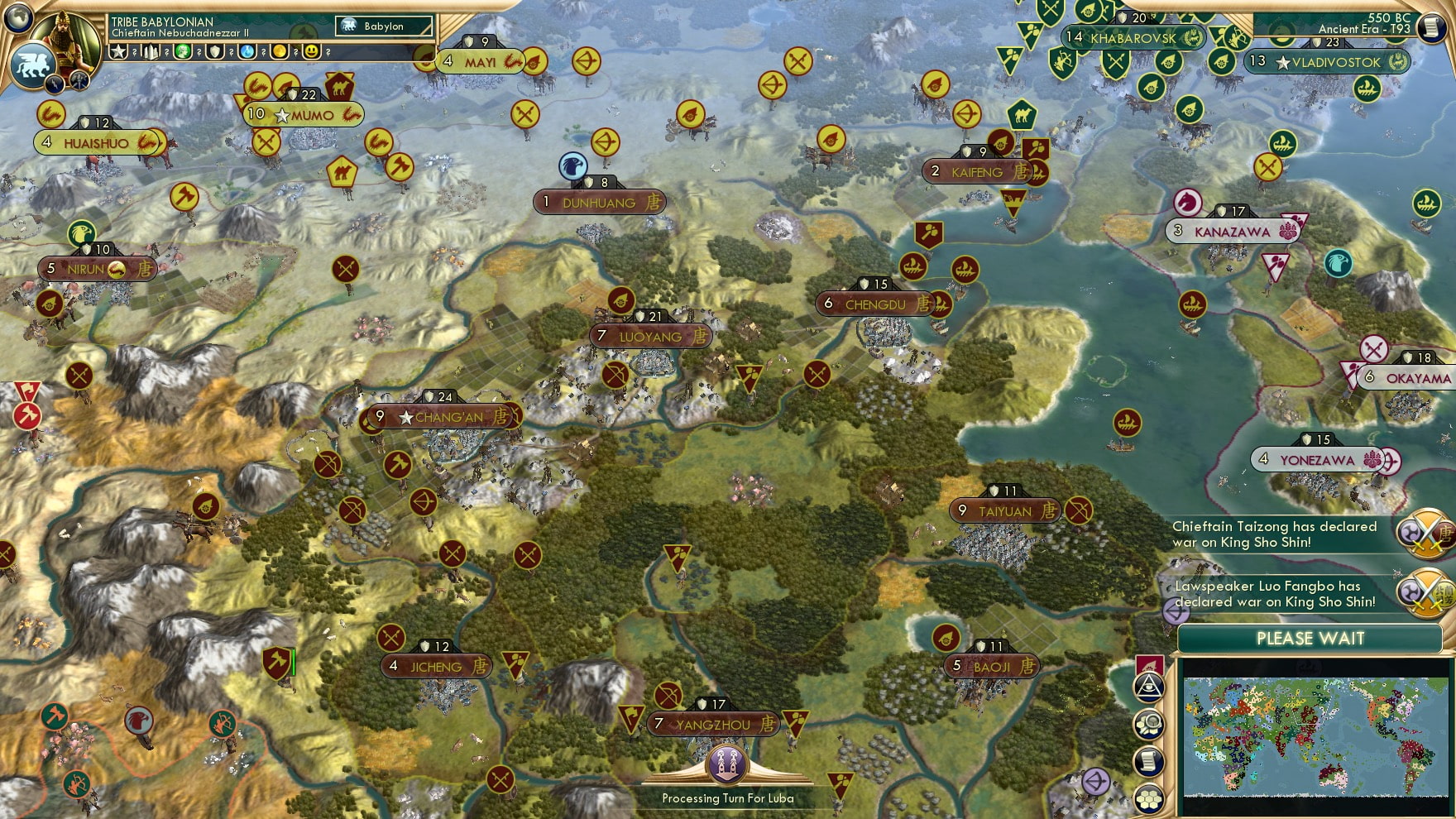The height and width of the screenshot is (819, 1456).
Task: Click the blue science flask icon
Action: (247, 52)
